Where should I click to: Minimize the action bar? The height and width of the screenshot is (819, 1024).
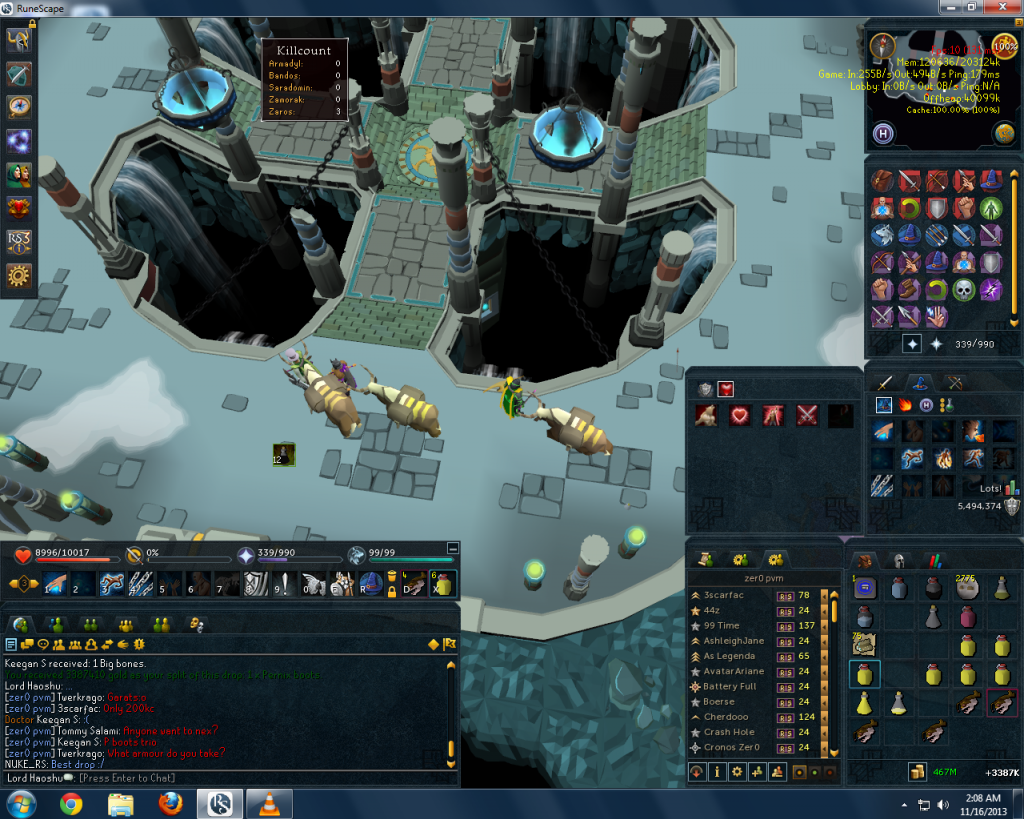coord(453,548)
